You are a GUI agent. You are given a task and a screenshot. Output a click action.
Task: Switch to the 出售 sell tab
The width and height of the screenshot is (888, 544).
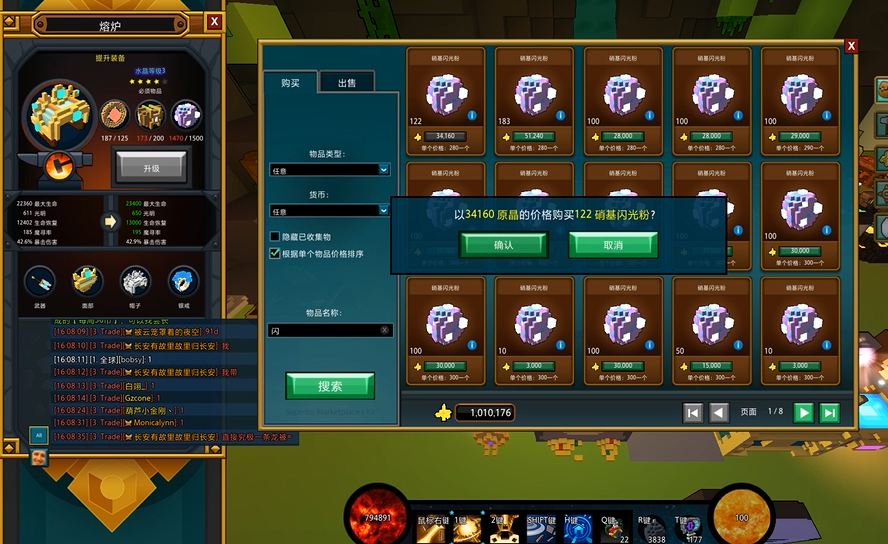[x=347, y=83]
